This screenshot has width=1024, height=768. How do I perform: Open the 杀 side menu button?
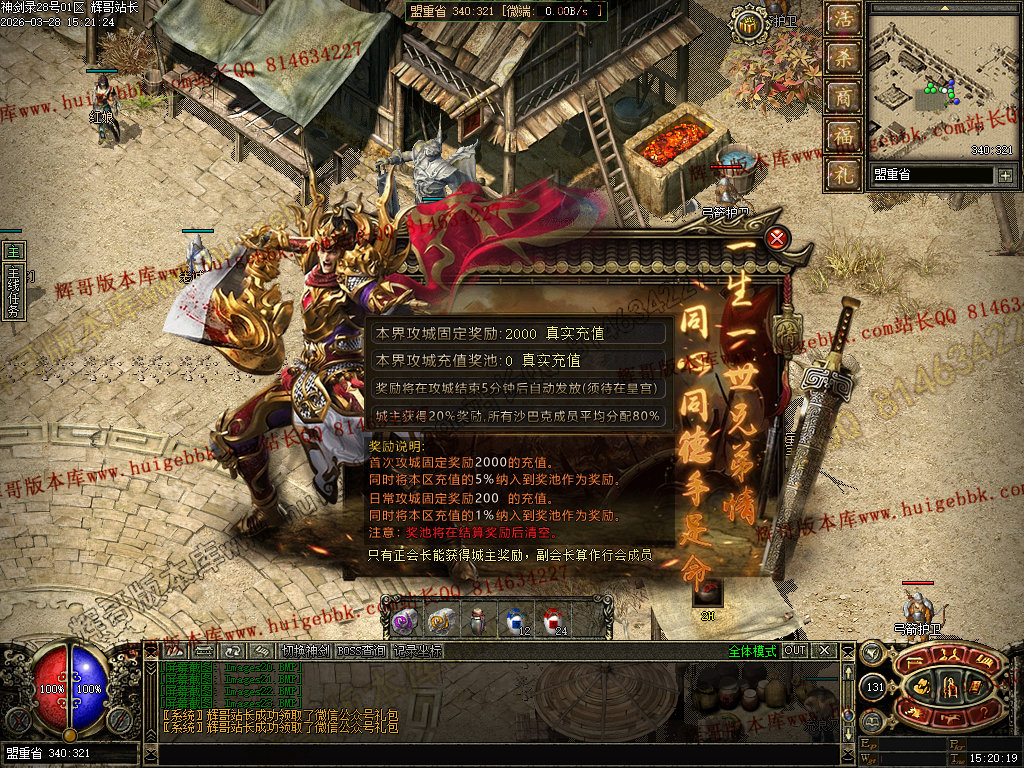(844, 58)
